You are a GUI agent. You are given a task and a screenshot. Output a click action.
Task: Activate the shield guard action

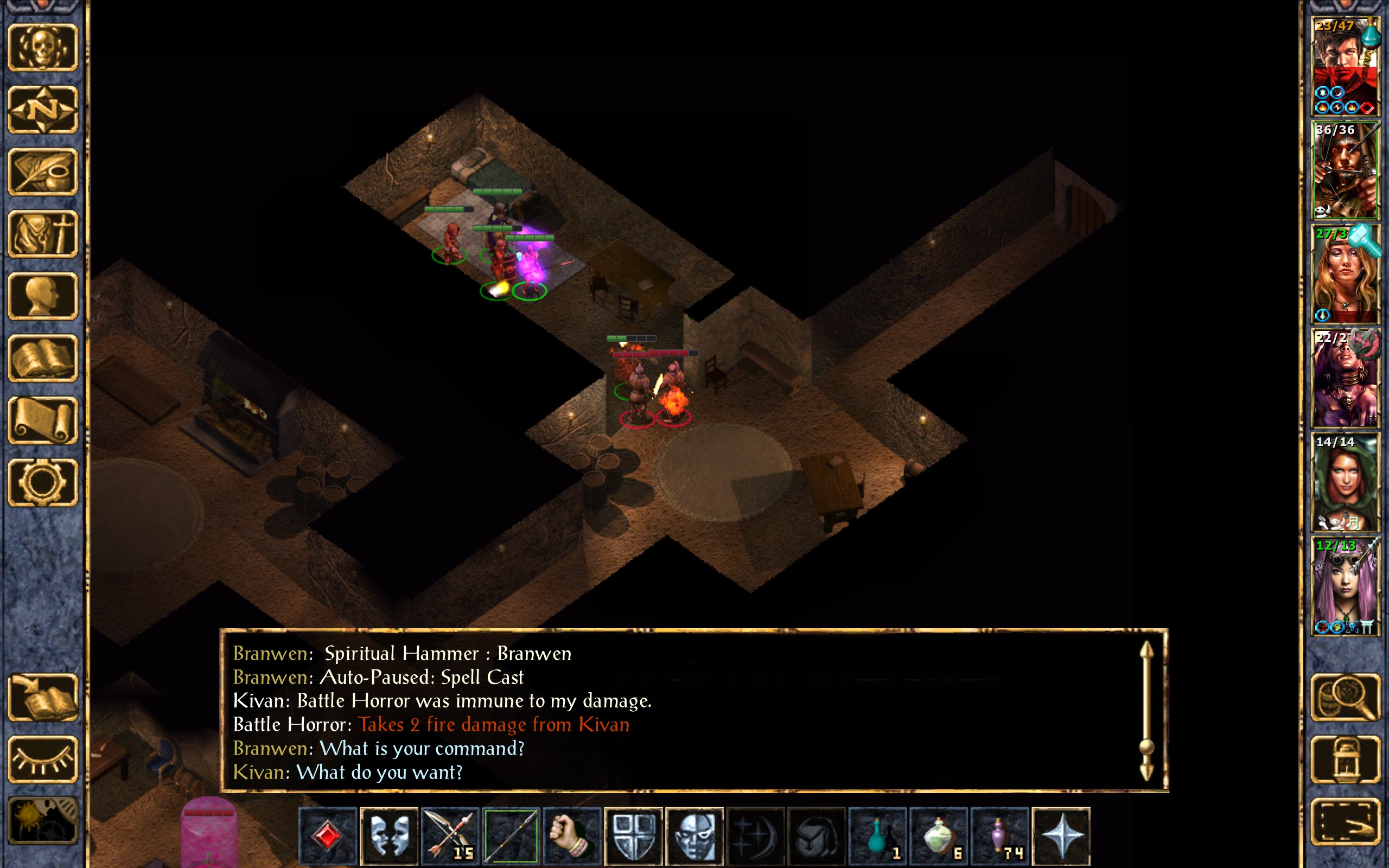633,836
